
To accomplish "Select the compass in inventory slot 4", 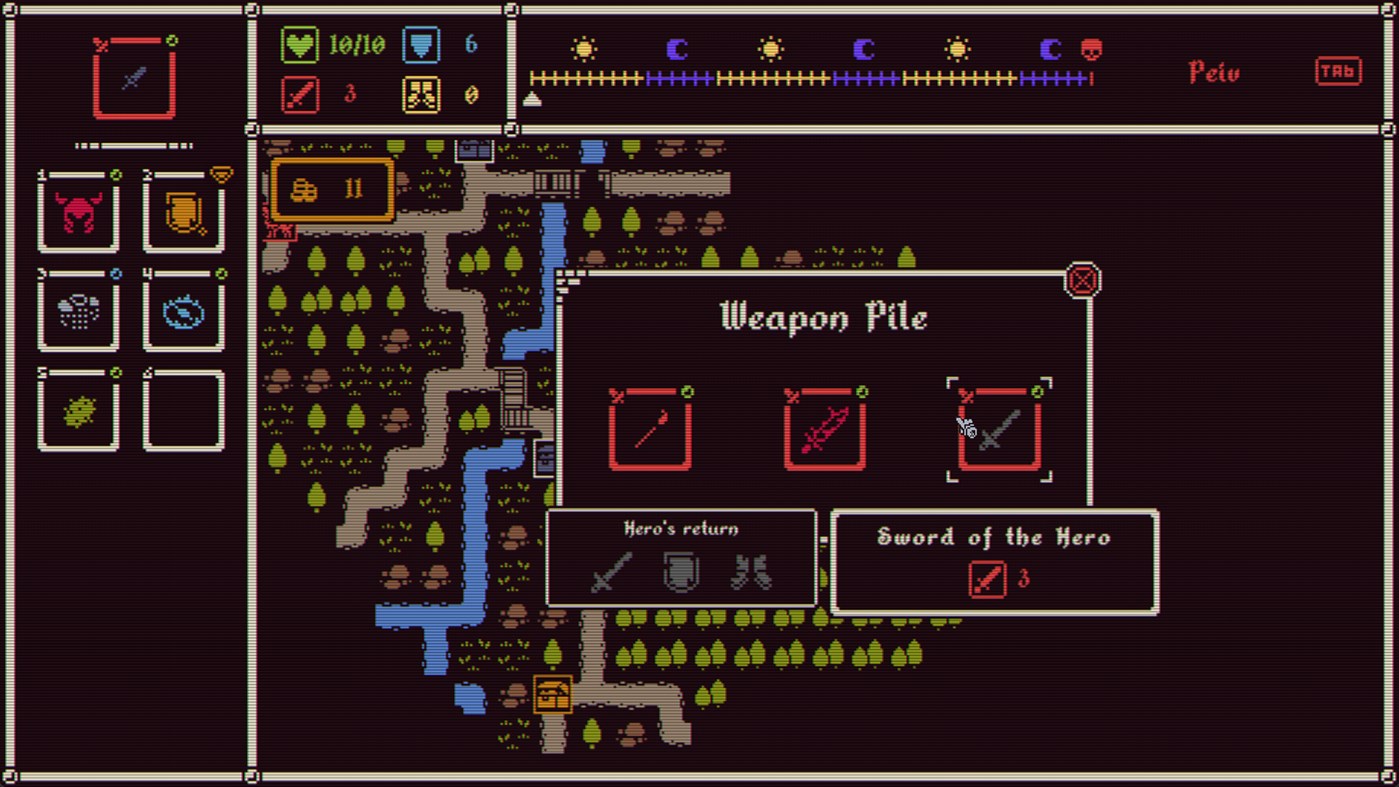I will coord(184,313).
